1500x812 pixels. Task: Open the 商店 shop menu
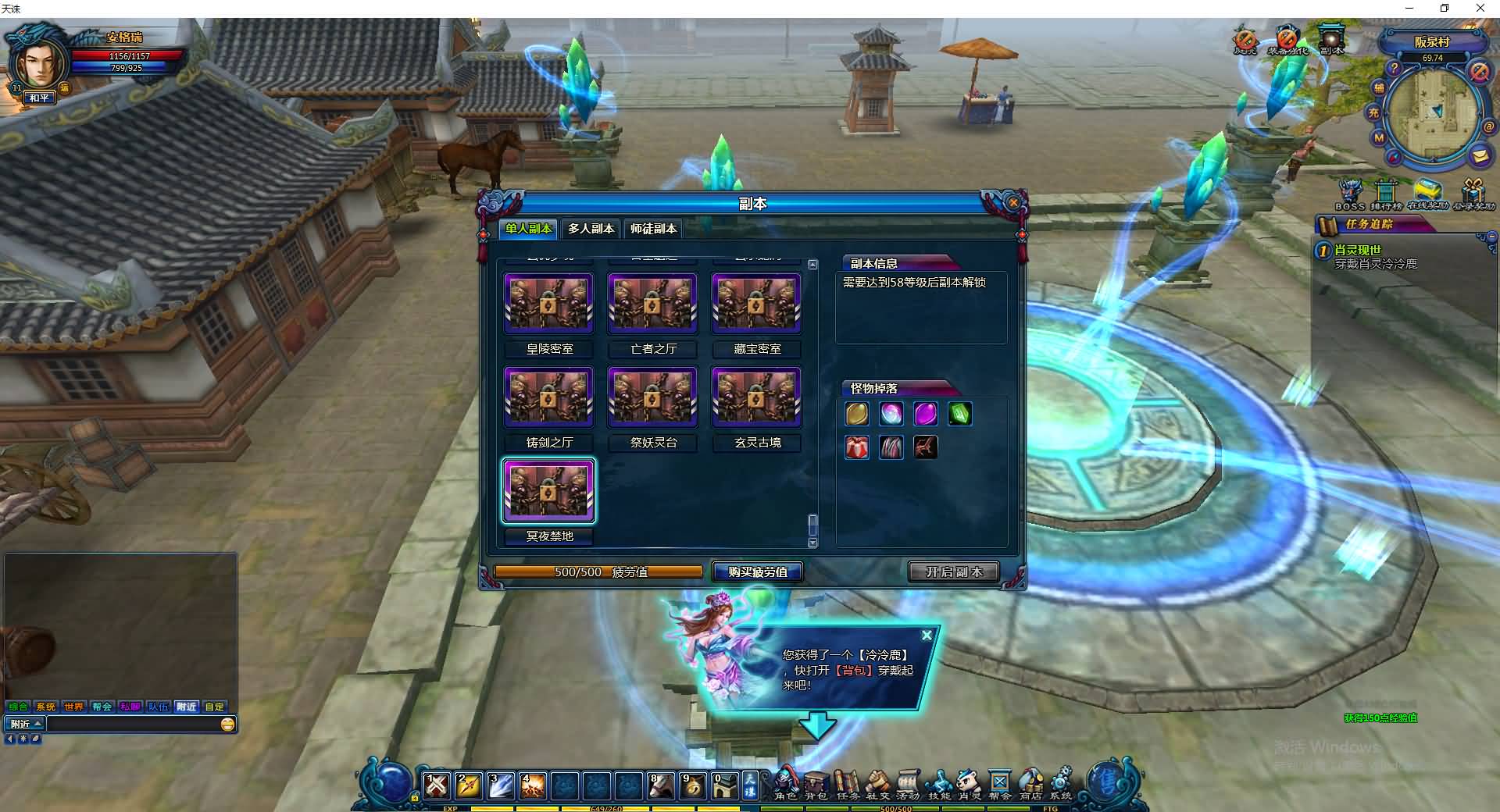1030,784
